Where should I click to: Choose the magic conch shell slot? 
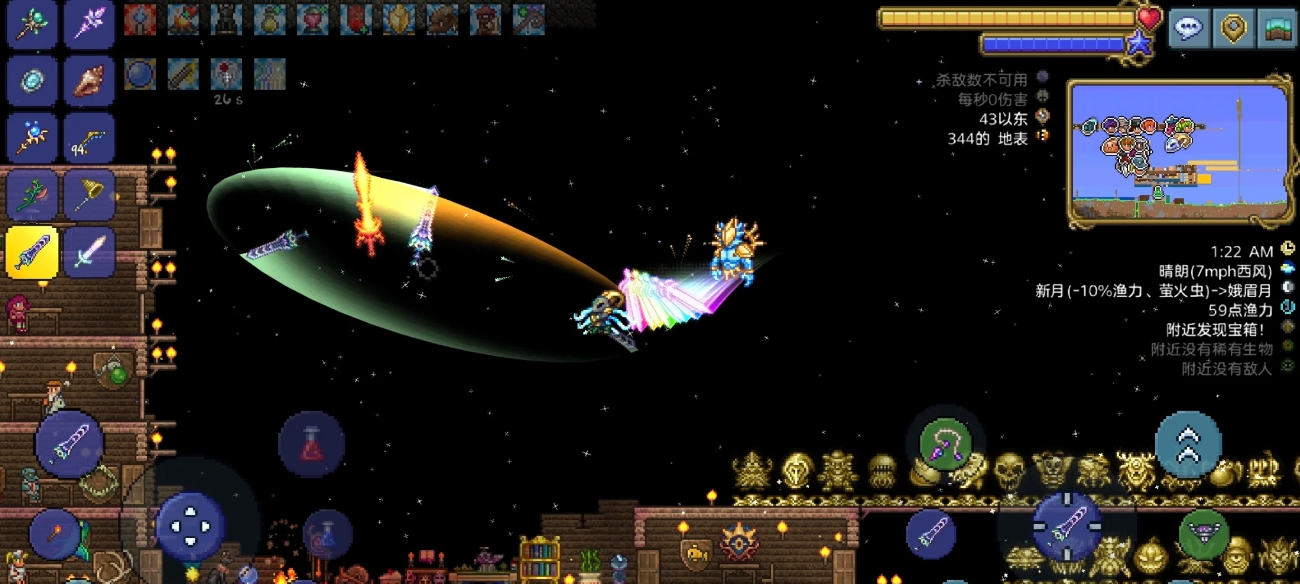pyautogui.click(x=90, y=82)
